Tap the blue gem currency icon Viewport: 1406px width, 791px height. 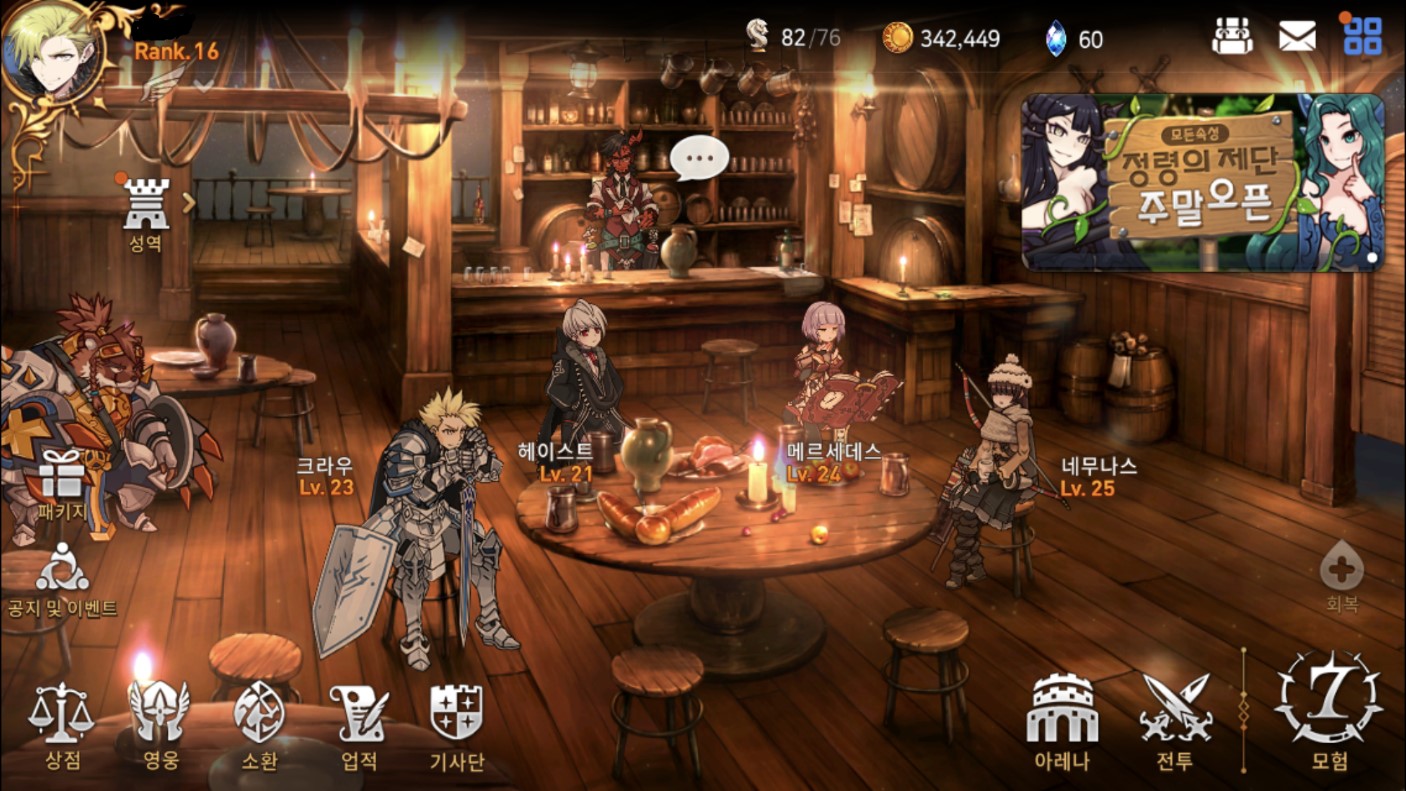pos(1055,38)
